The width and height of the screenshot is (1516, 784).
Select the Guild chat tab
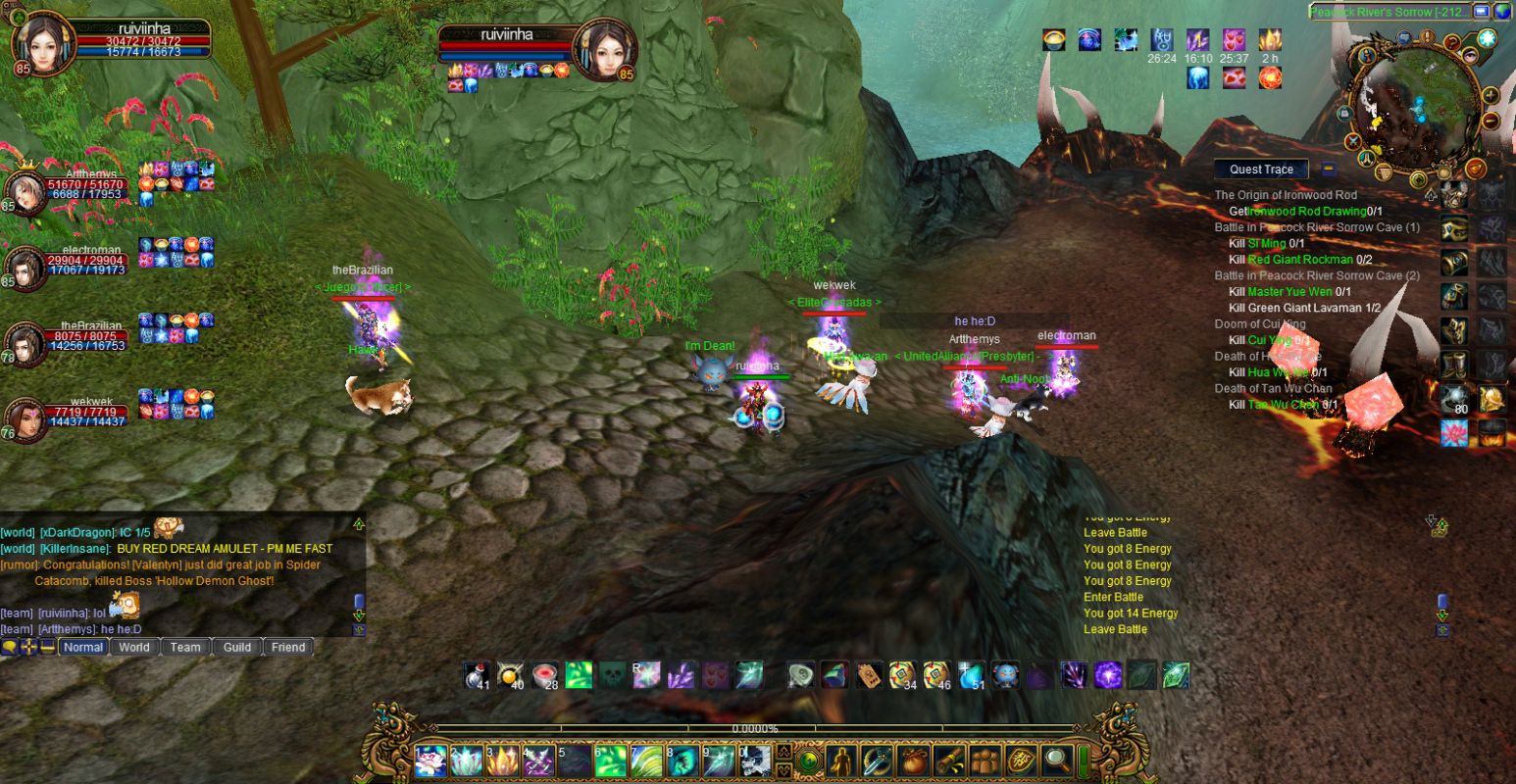point(237,647)
